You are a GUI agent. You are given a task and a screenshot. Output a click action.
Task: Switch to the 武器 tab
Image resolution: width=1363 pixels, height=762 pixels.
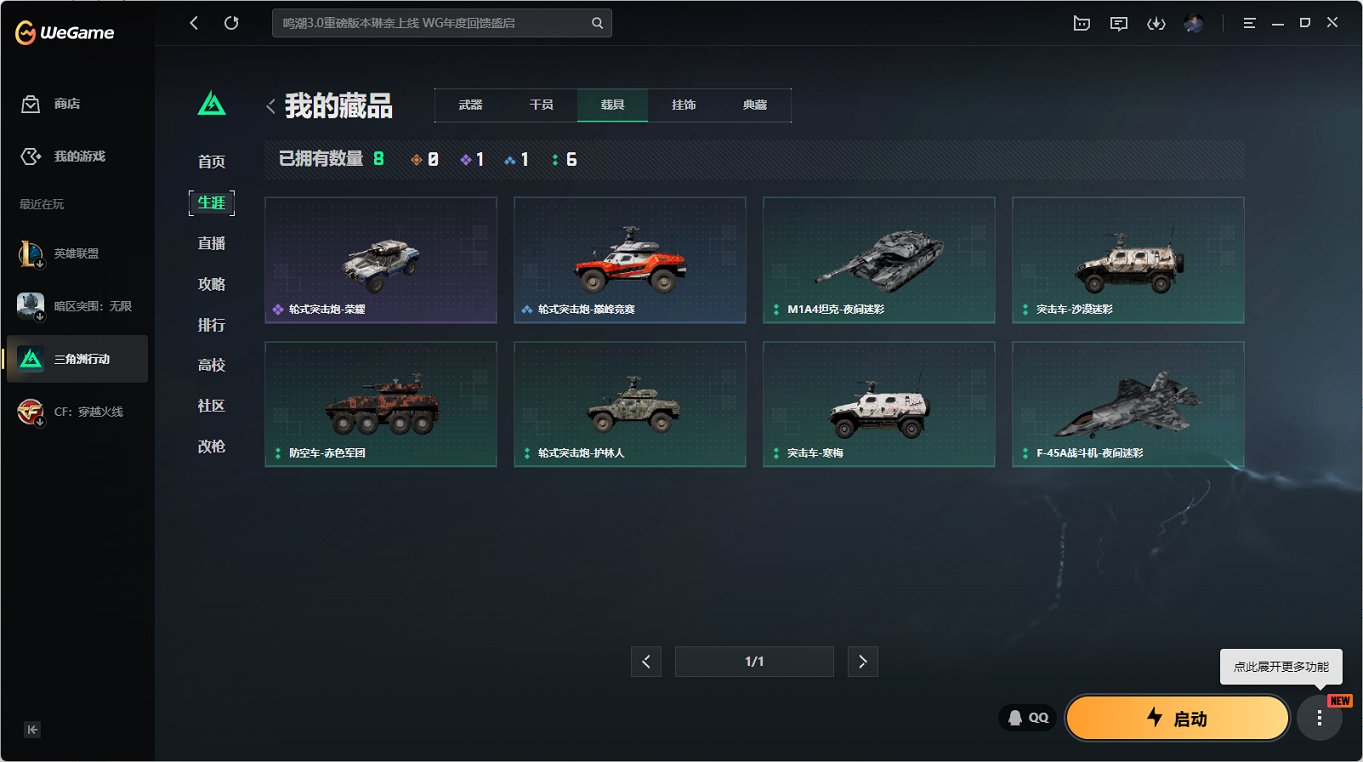pyautogui.click(x=469, y=104)
